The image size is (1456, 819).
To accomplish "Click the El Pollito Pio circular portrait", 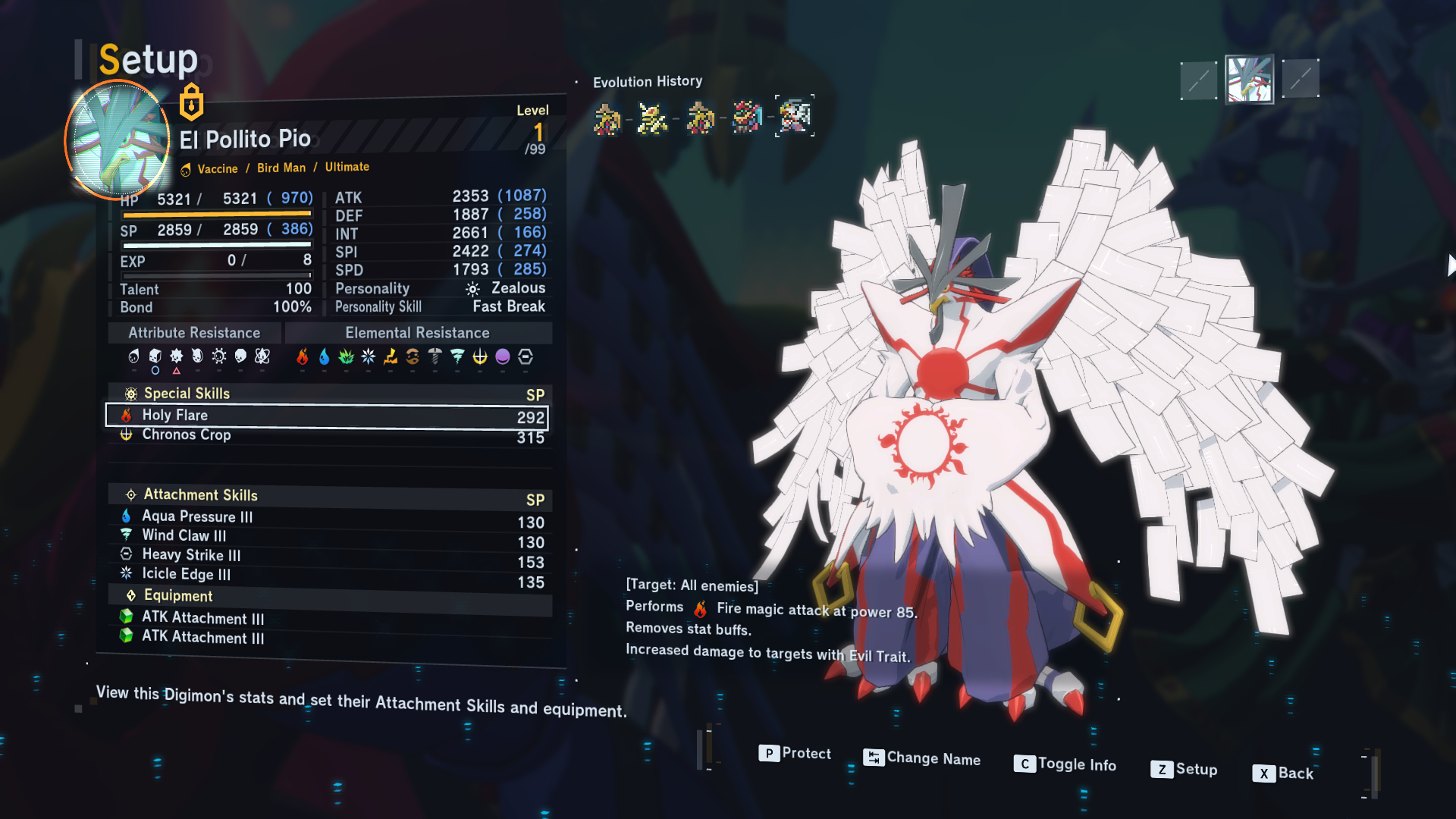I will [x=118, y=140].
